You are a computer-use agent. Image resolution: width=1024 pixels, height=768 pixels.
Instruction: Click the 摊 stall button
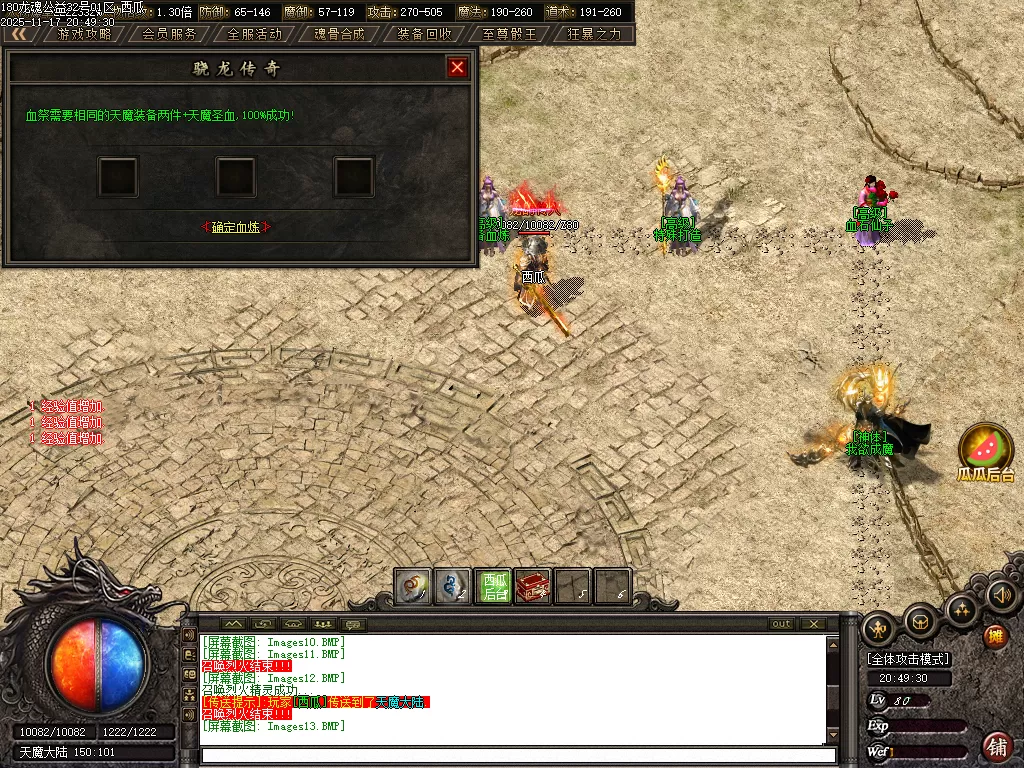pyautogui.click(x=995, y=636)
